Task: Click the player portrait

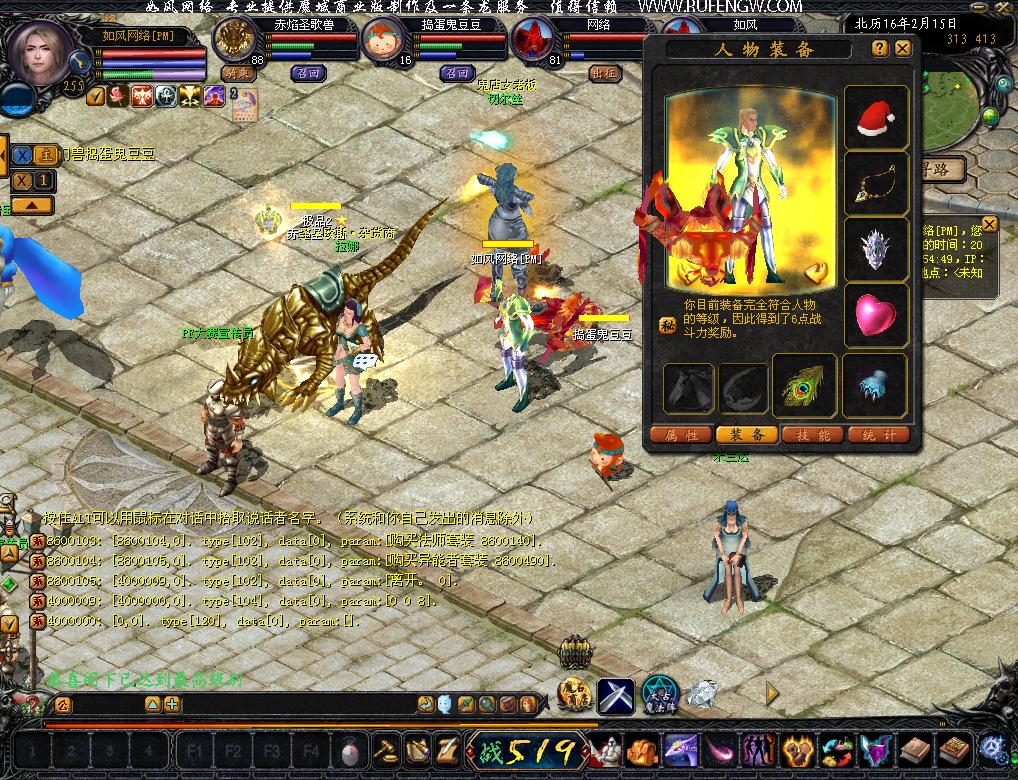Action: point(41,54)
